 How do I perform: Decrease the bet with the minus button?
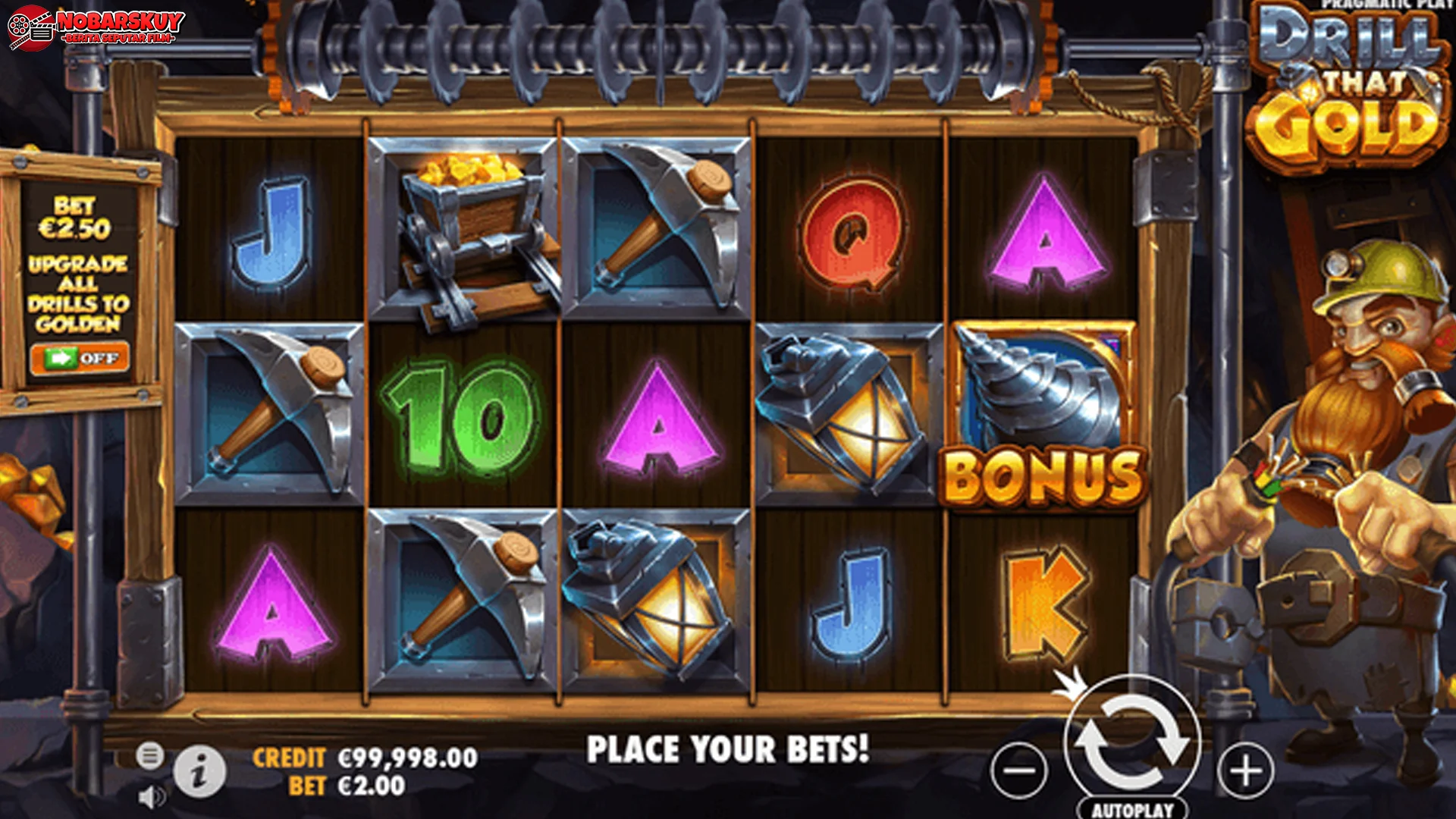(x=1019, y=770)
